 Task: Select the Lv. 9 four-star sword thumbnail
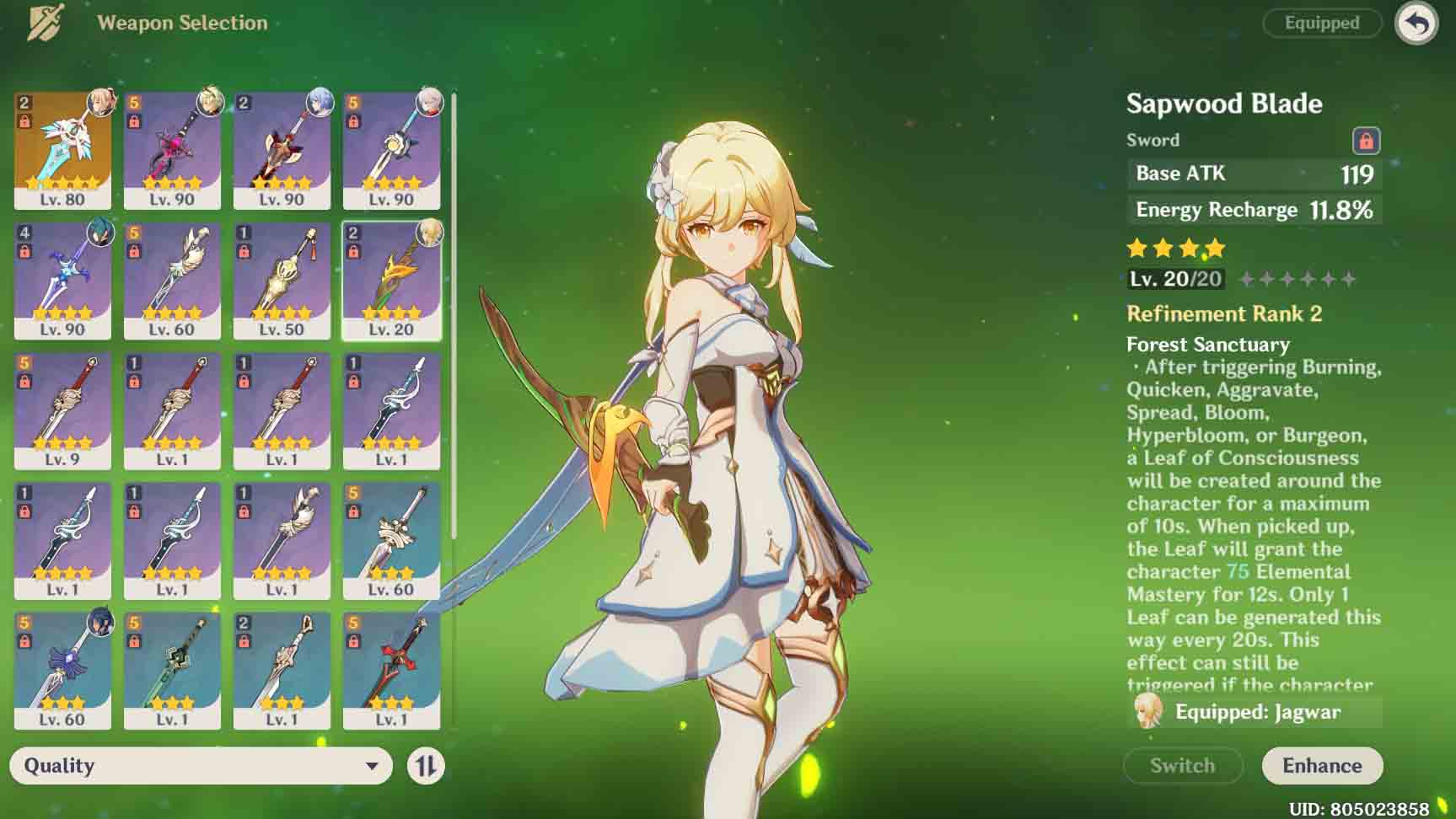point(63,409)
